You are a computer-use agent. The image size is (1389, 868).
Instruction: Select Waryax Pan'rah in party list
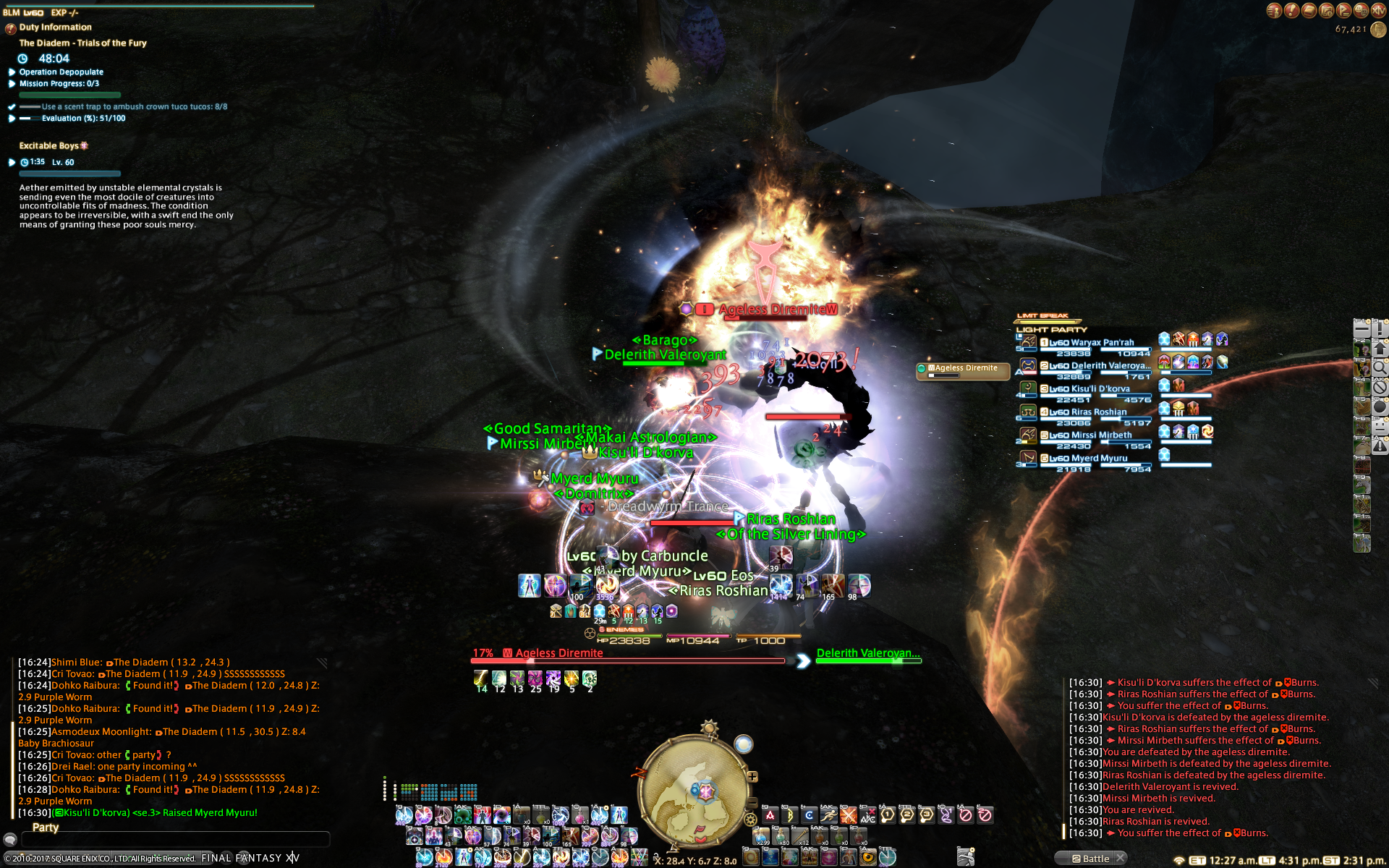pos(1092,343)
